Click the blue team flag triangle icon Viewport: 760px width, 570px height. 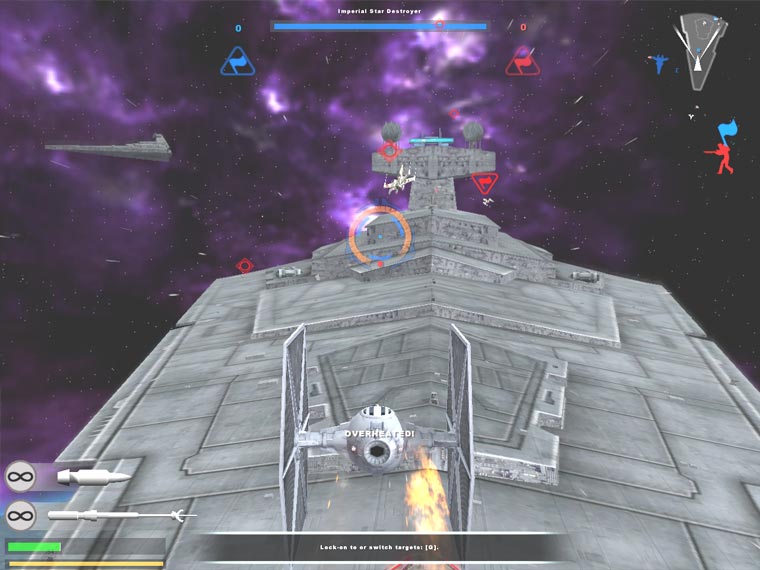pos(238,60)
